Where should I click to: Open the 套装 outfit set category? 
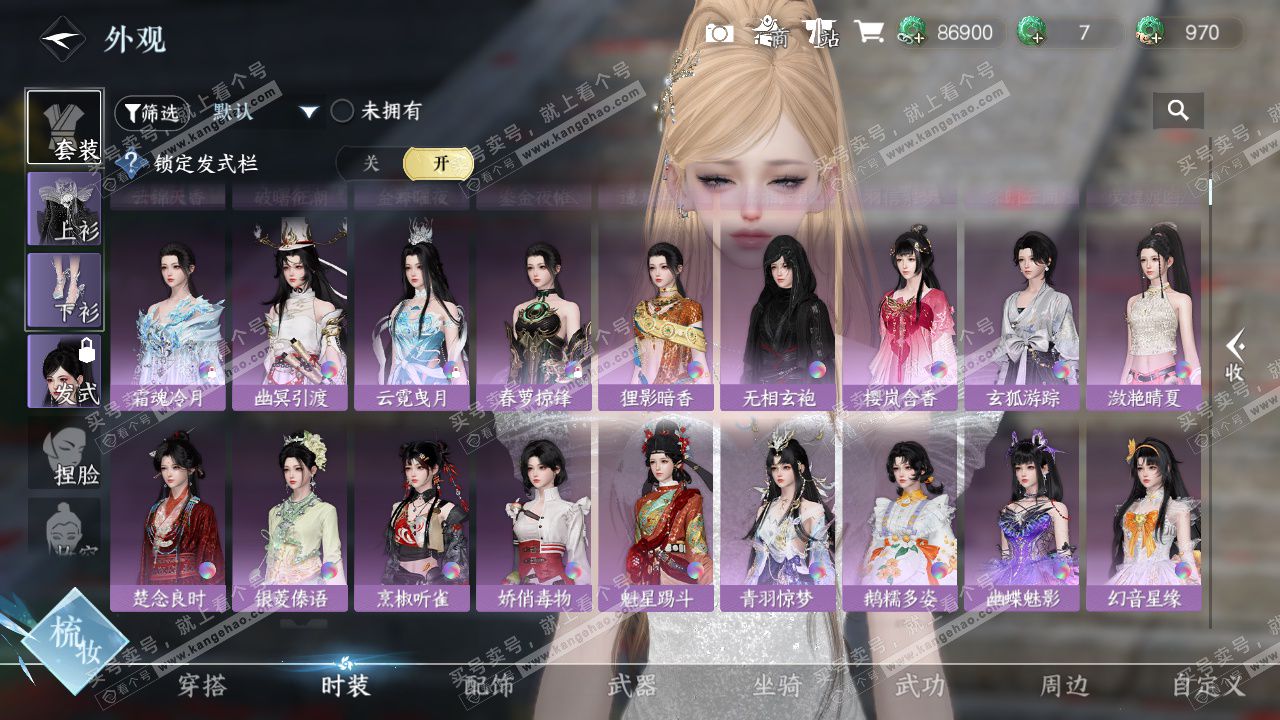coord(64,127)
